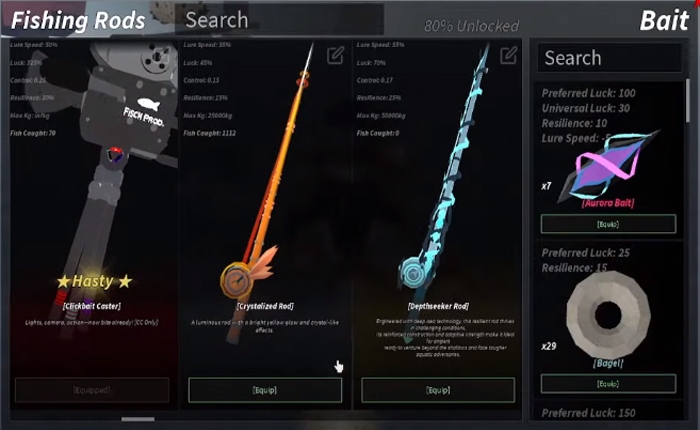Equip the Depthseeker Rod
Screen dimensions: 700x430
437,389
